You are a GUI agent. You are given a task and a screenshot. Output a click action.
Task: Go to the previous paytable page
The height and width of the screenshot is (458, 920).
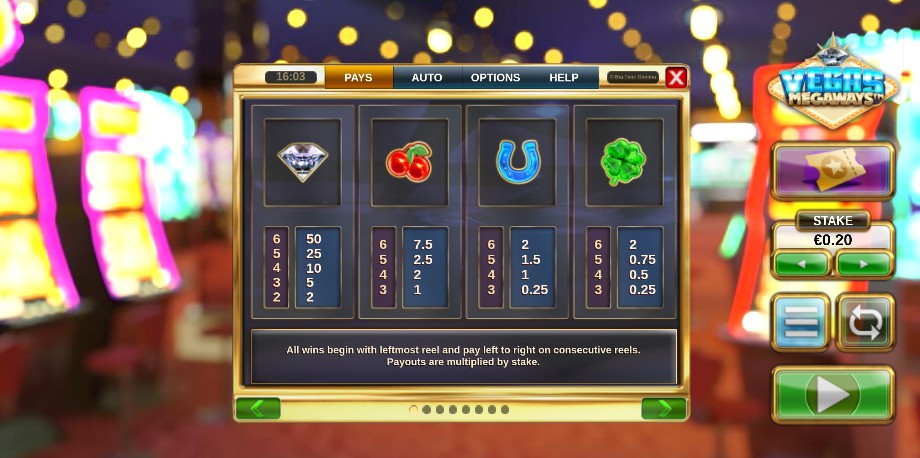click(258, 408)
